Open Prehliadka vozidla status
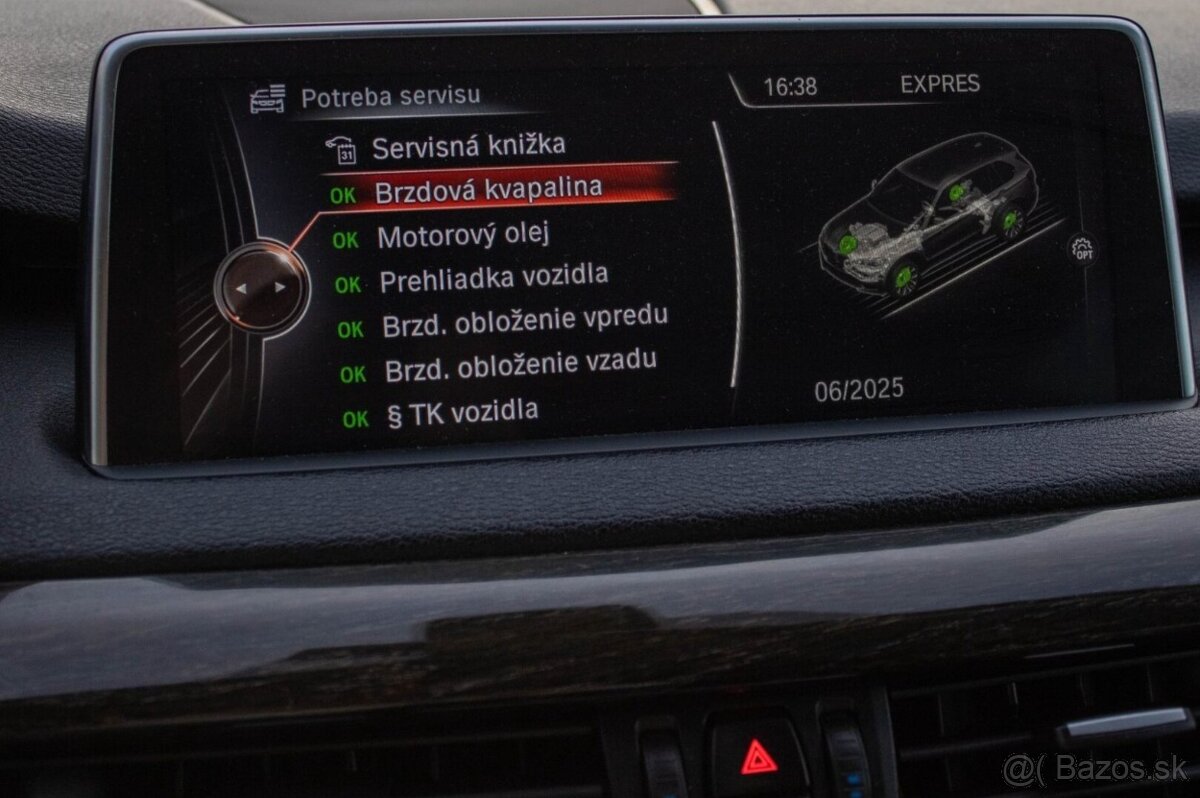This screenshot has width=1200, height=798. click(493, 279)
